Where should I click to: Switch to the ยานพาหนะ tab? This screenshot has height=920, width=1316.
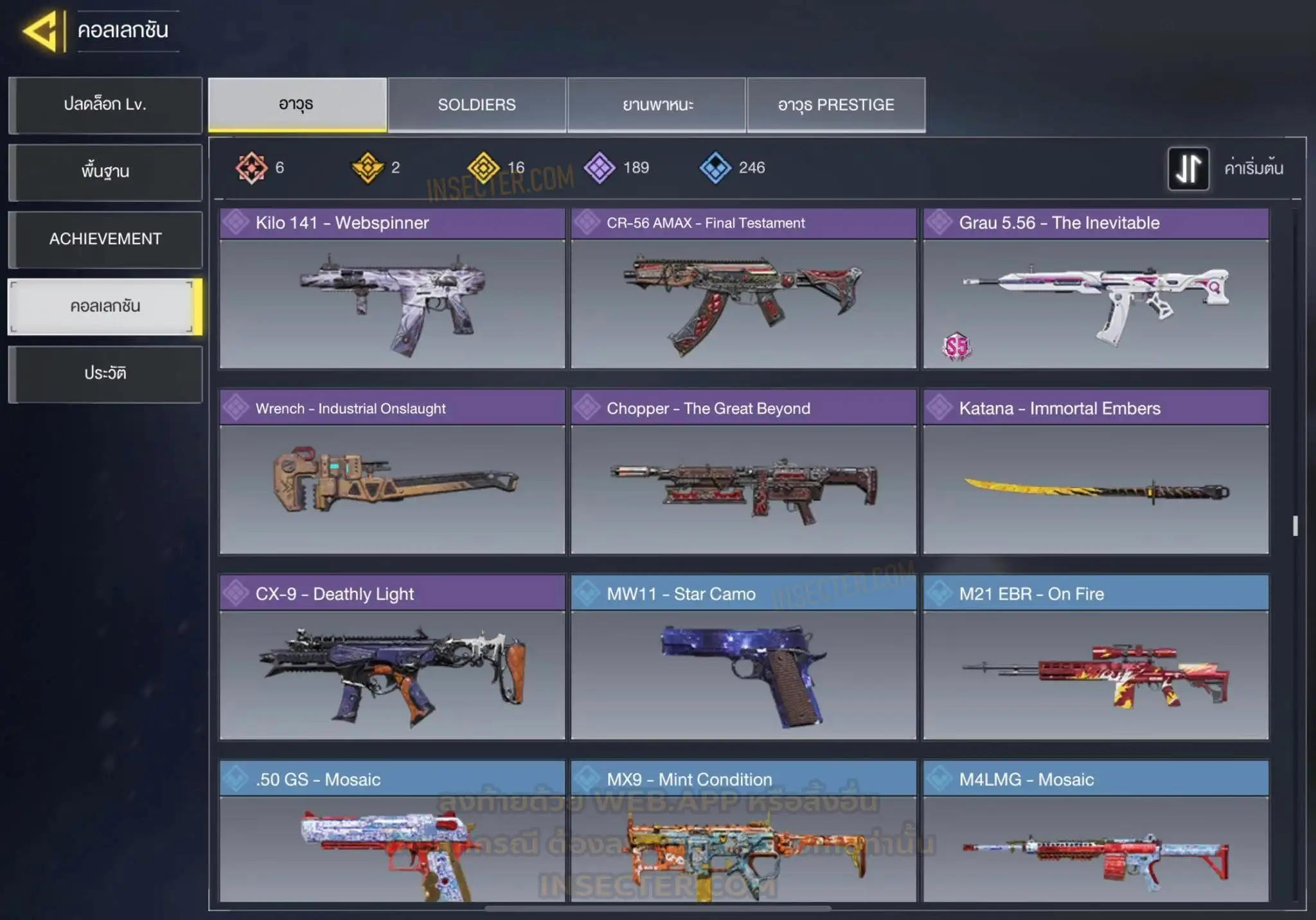[657, 105]
